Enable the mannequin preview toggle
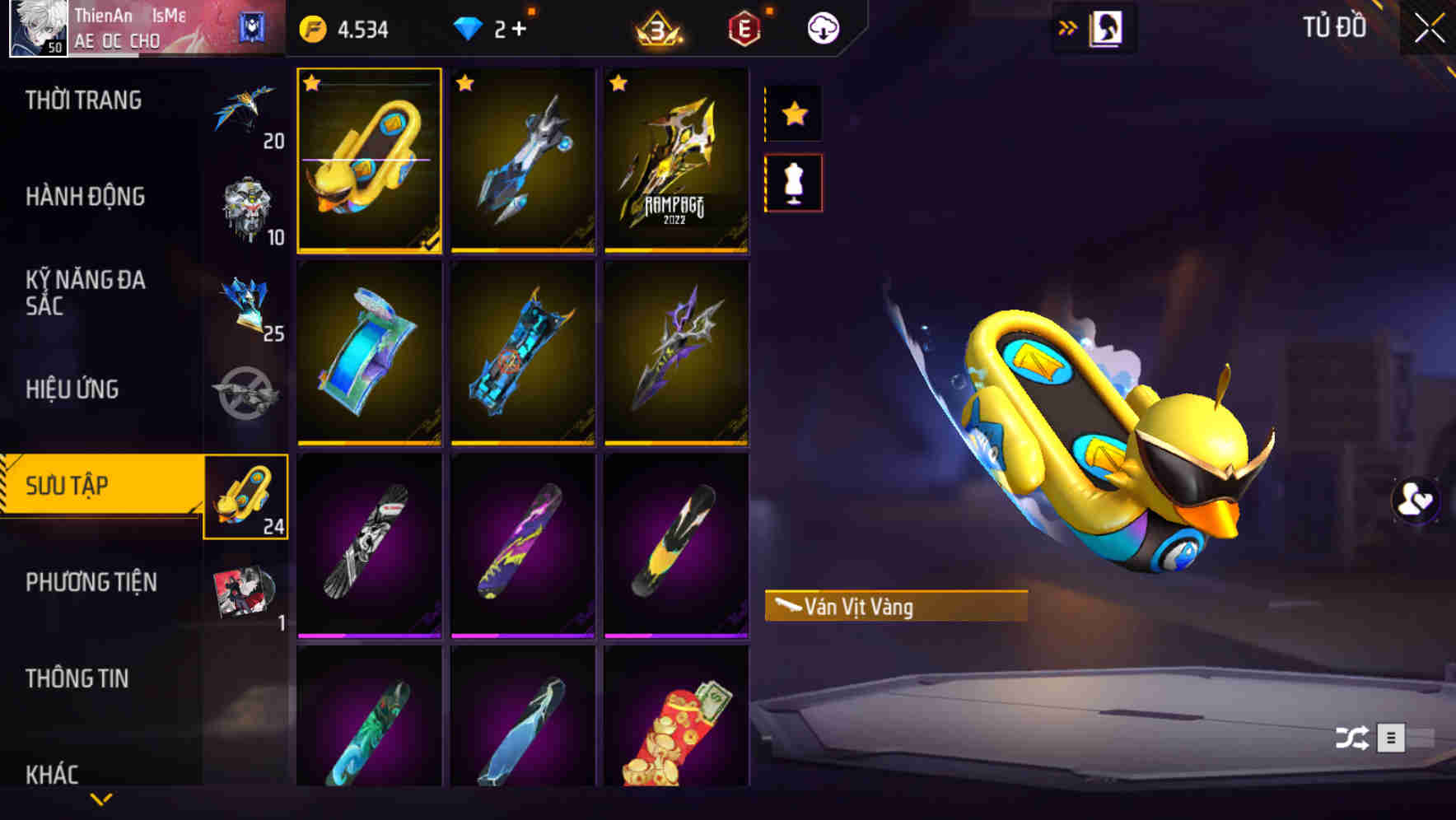 793,183
